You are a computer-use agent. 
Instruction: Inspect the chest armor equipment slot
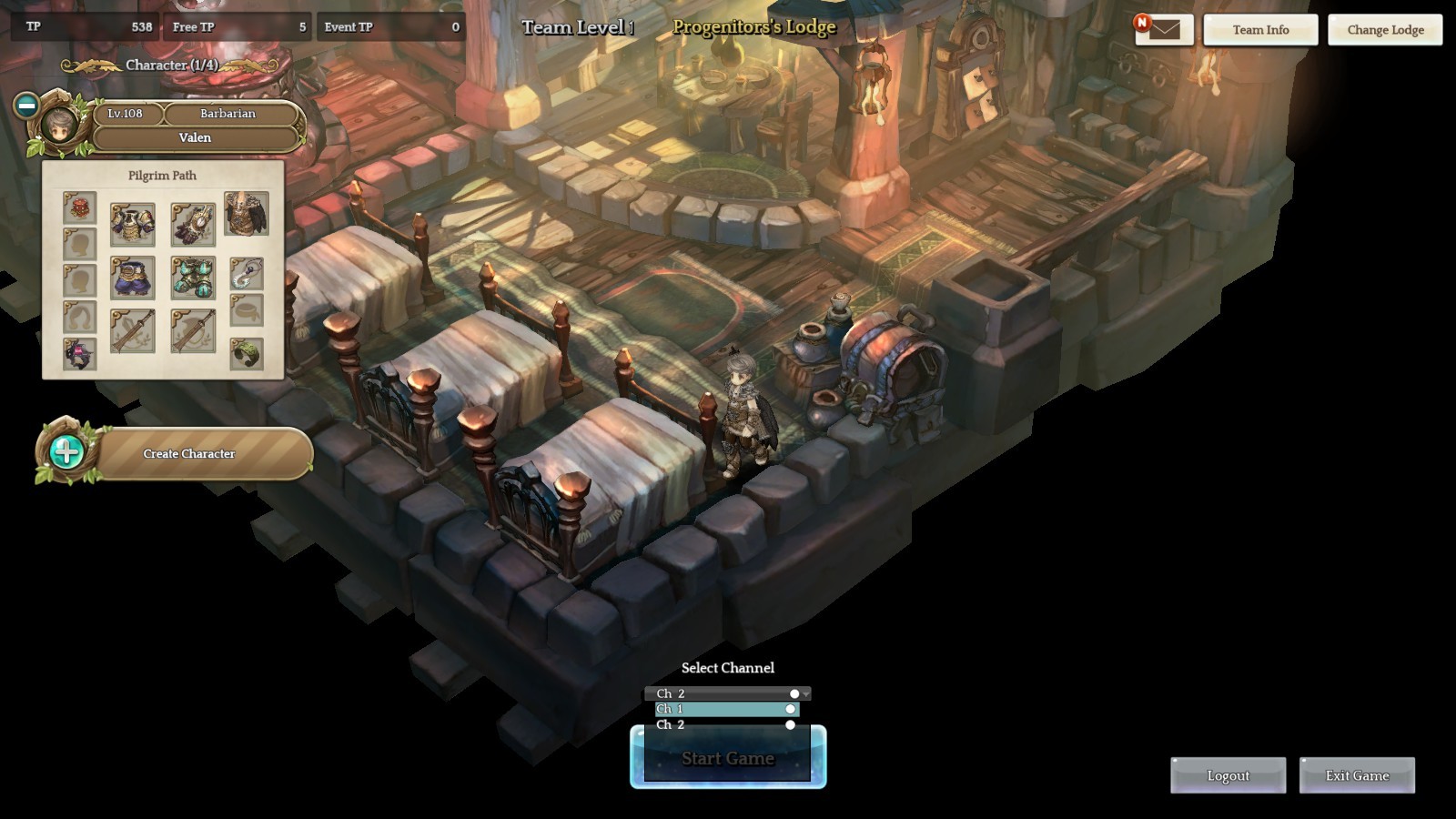[132, 224]
